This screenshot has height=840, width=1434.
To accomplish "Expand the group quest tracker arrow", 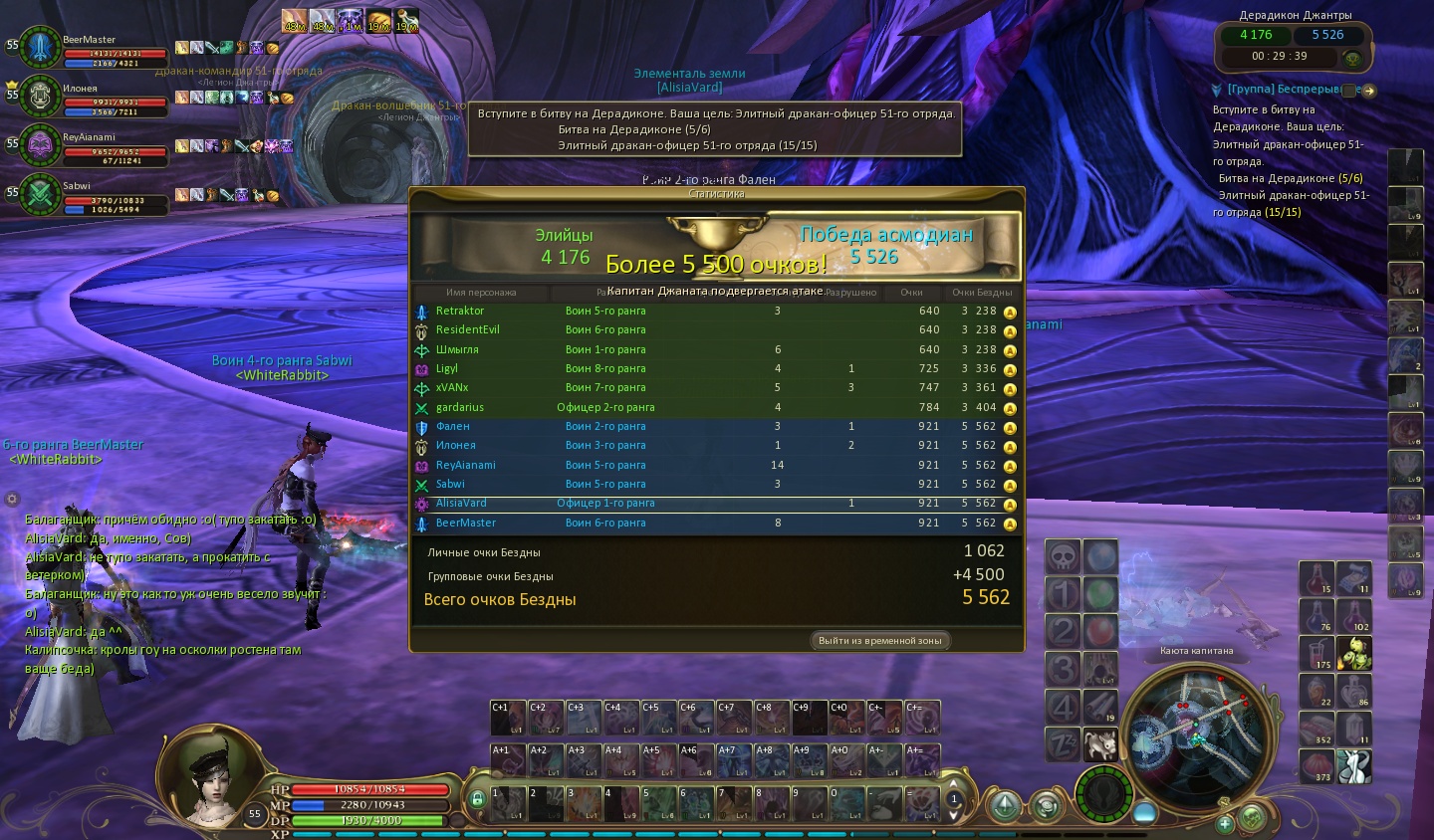I will tap(1369, 91).
